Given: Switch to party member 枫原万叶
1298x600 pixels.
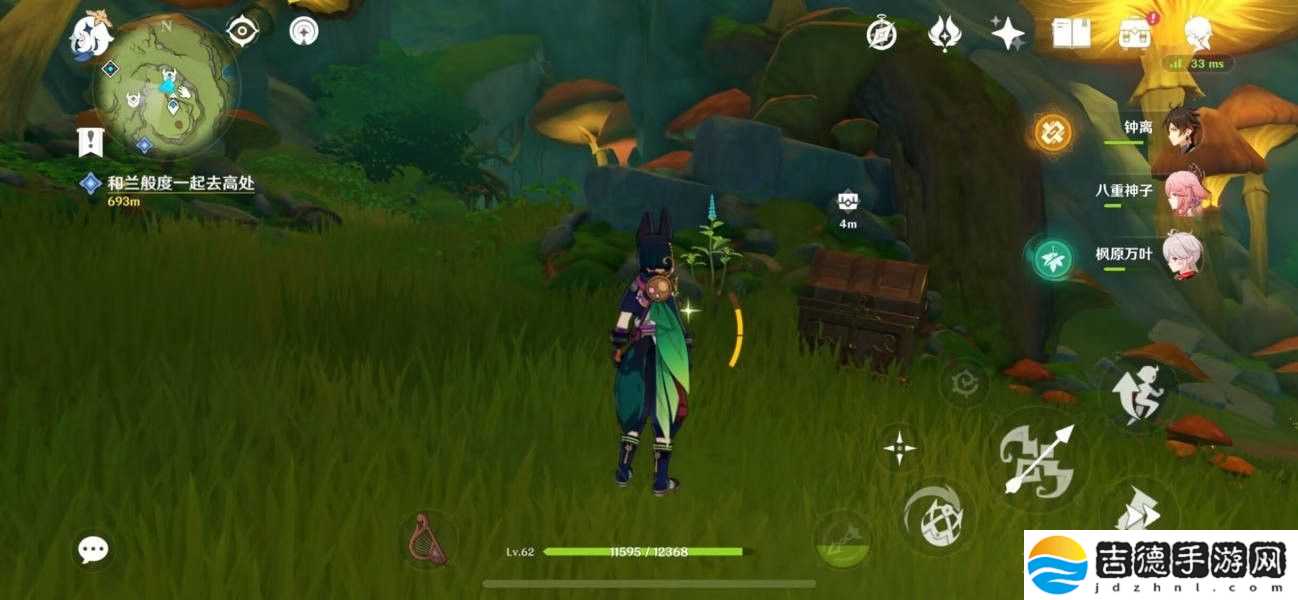Looking at the screenshot, I should [1178, 254].
